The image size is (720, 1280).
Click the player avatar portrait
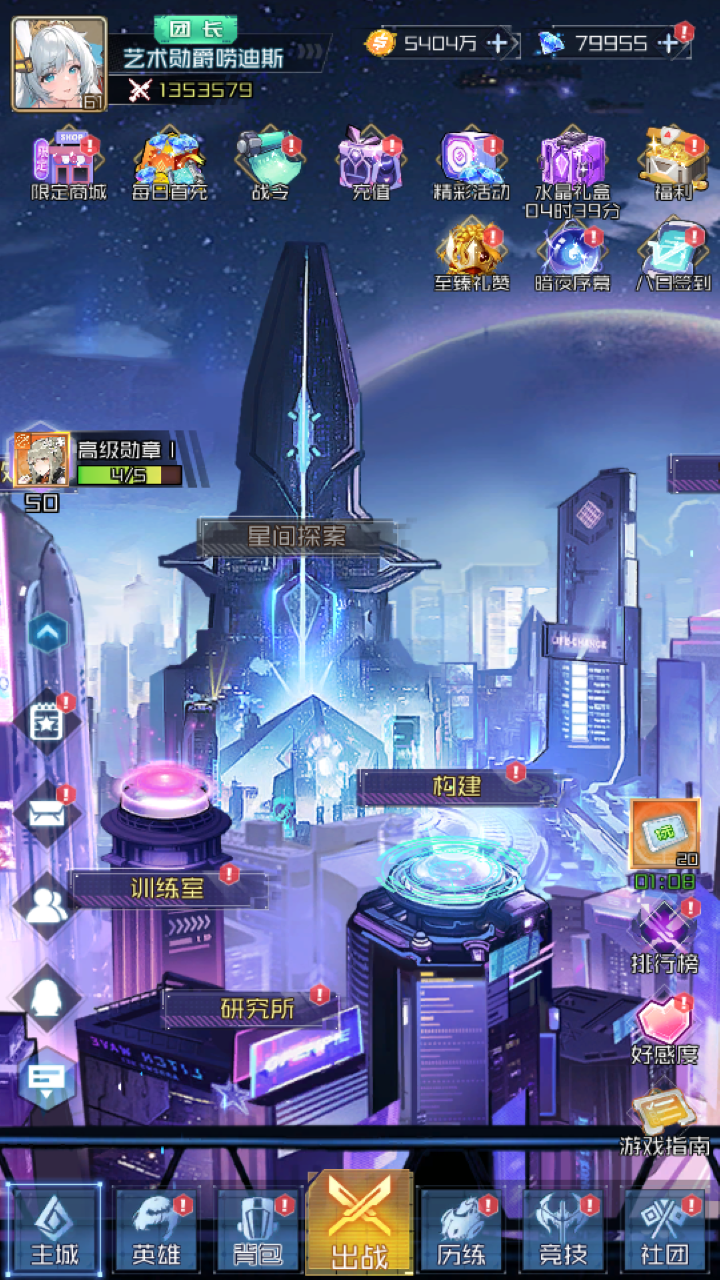[59, 63]
